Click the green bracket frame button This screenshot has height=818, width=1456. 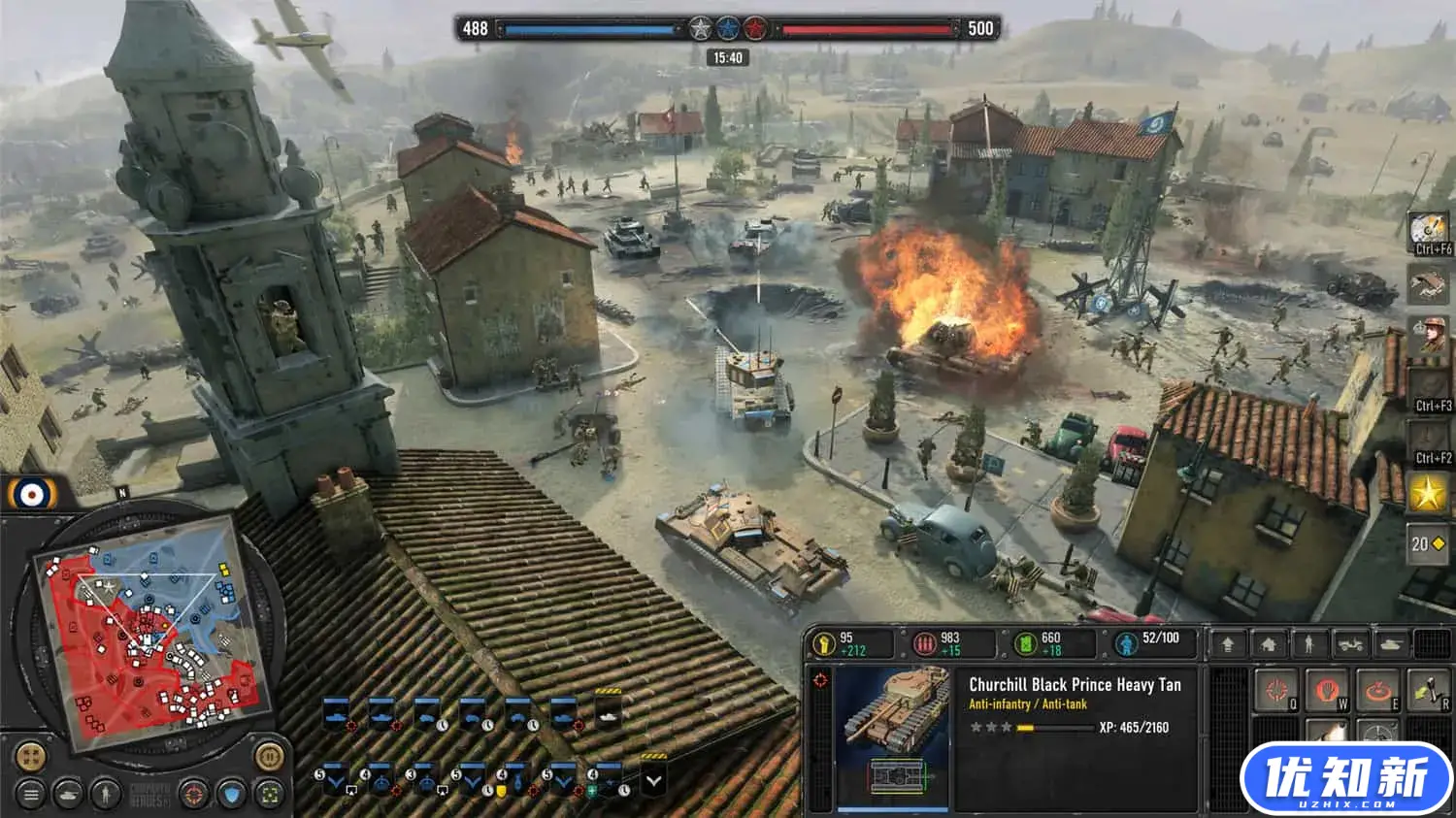tap(269, 795)
